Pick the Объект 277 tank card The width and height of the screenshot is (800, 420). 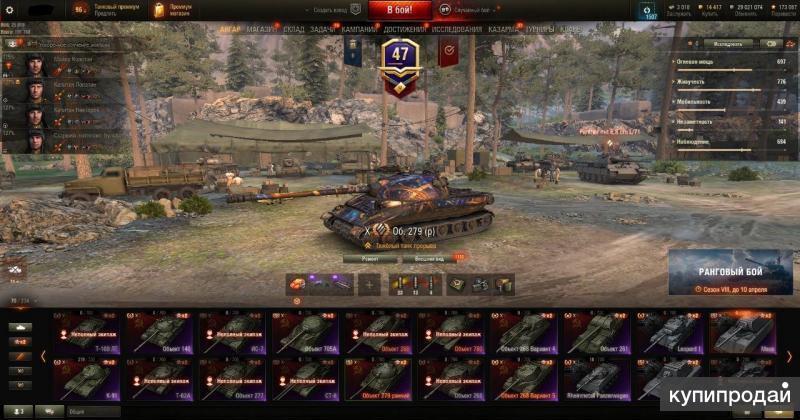point(235,378)
